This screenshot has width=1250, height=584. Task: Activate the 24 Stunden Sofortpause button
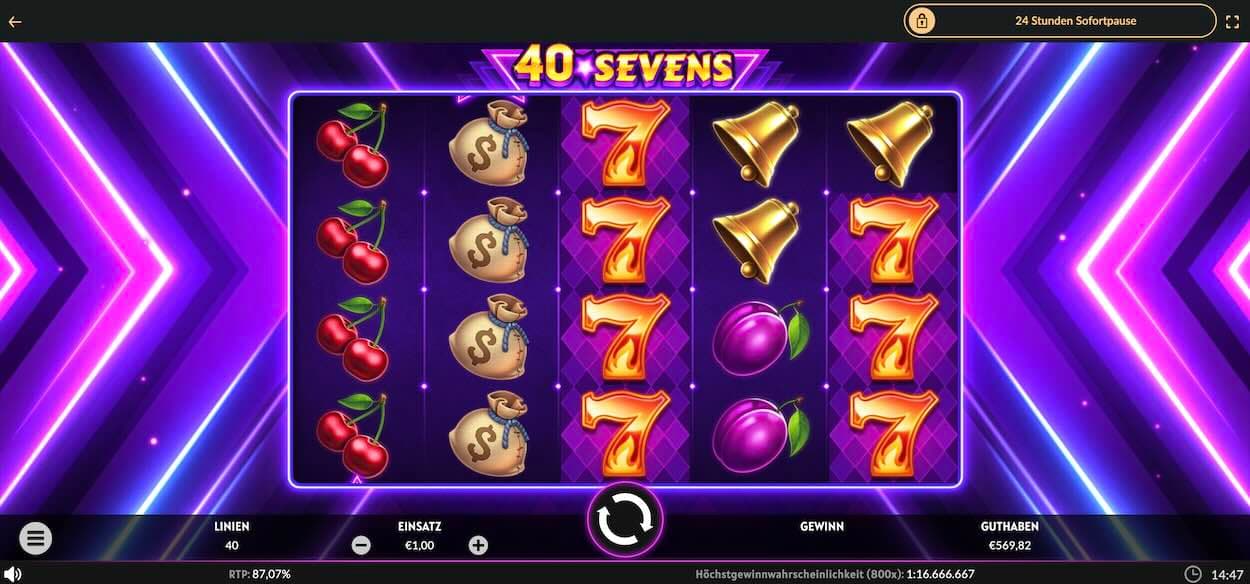[x=1060, y=20]
